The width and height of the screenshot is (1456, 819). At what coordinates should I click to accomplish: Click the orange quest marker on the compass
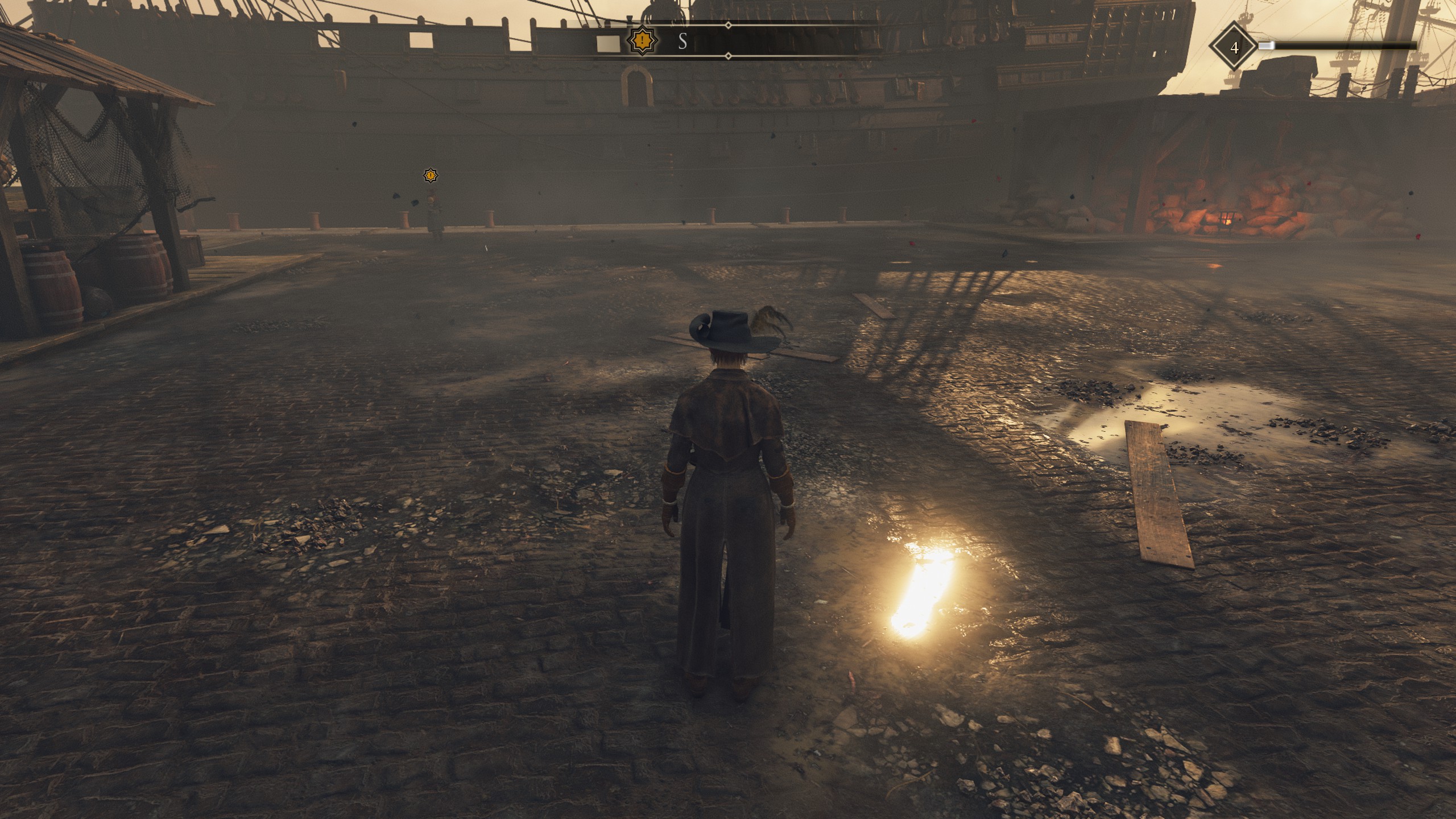(642, 41)
